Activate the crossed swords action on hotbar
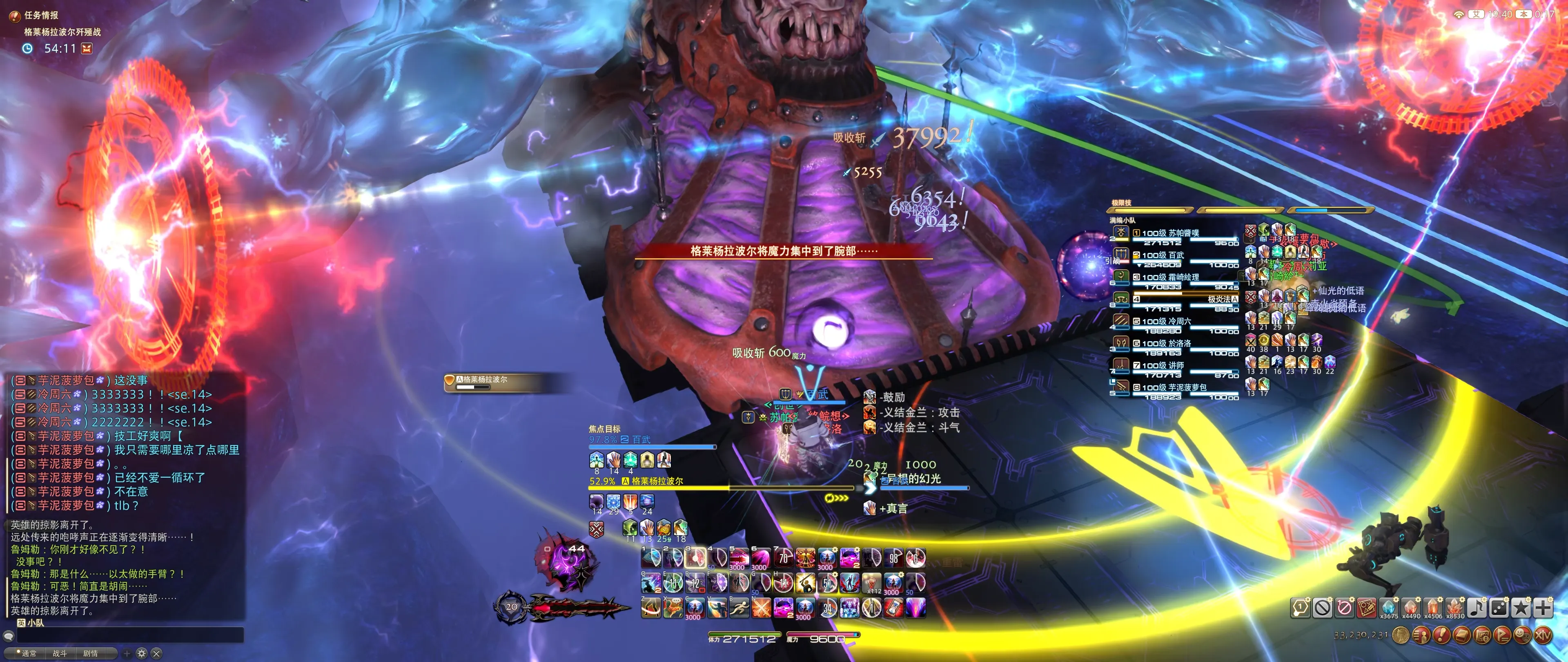1568x662 pixels. pyautogui.click(x=761, y=607)
